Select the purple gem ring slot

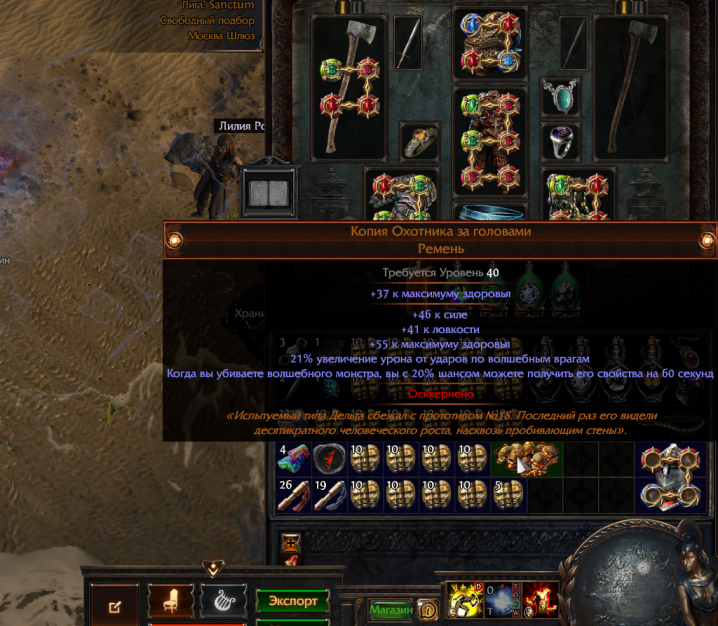[560, 141]
